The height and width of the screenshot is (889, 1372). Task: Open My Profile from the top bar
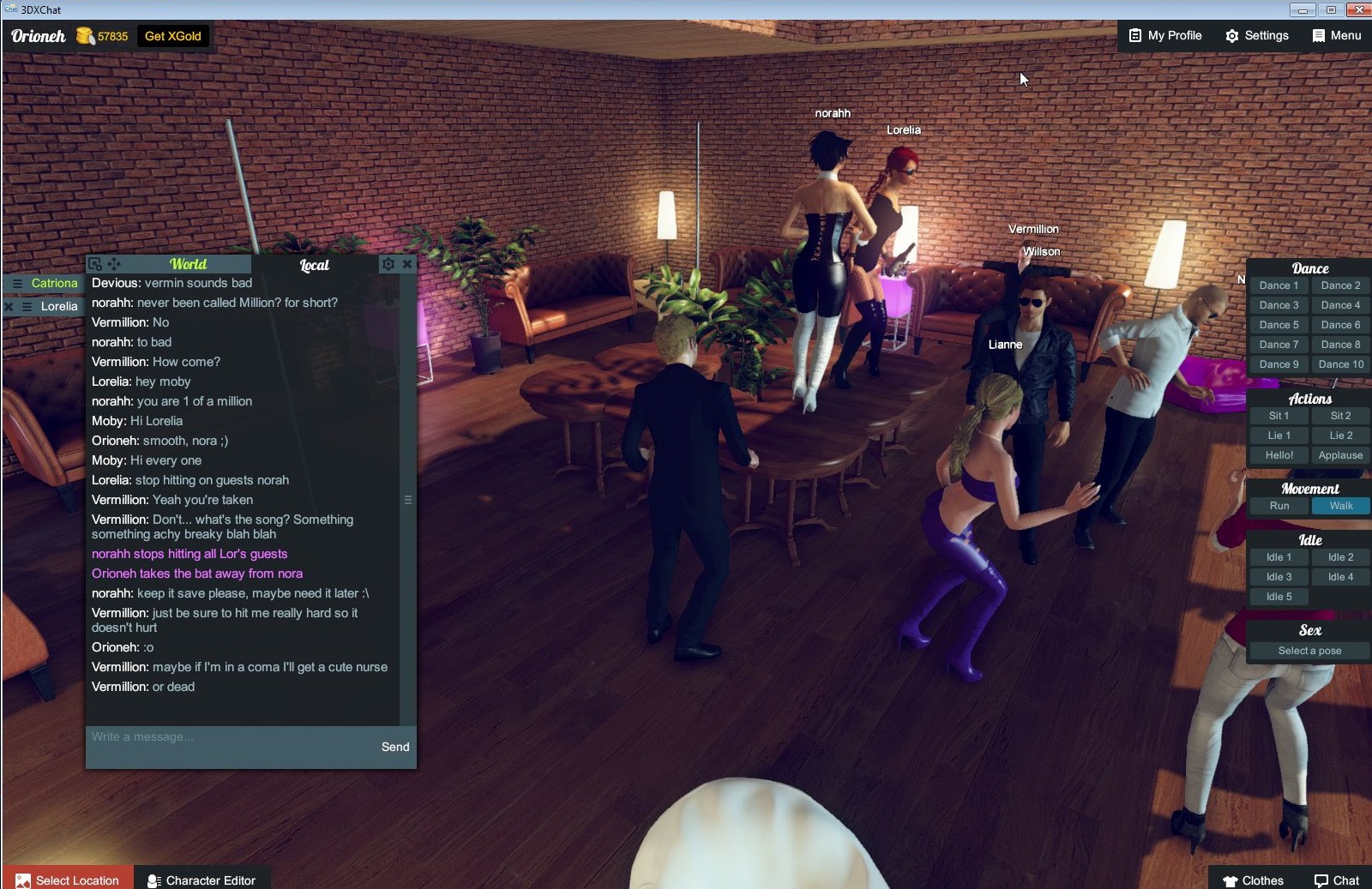[1163, 35]
